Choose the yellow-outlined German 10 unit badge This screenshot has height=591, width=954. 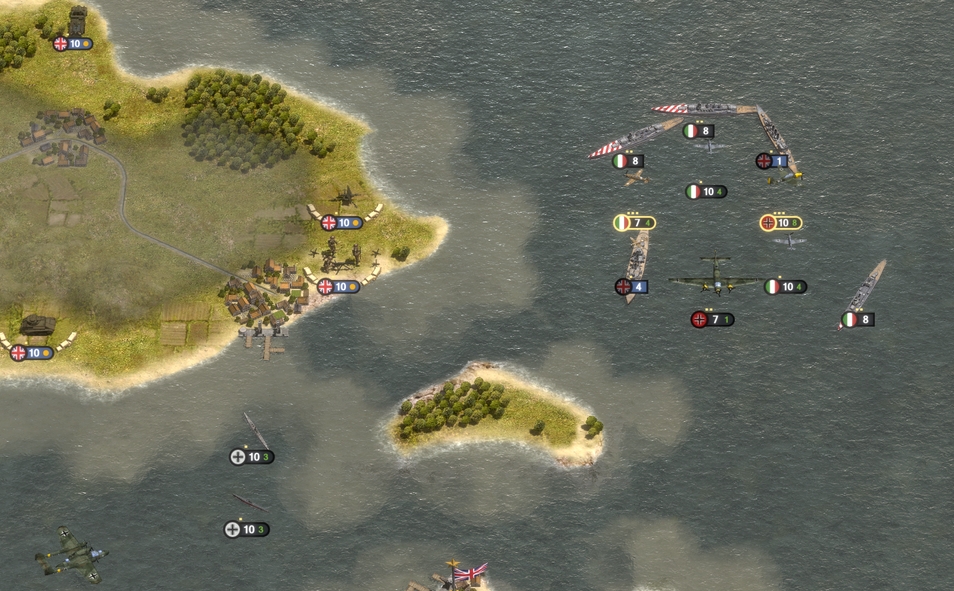click(781, 223)
